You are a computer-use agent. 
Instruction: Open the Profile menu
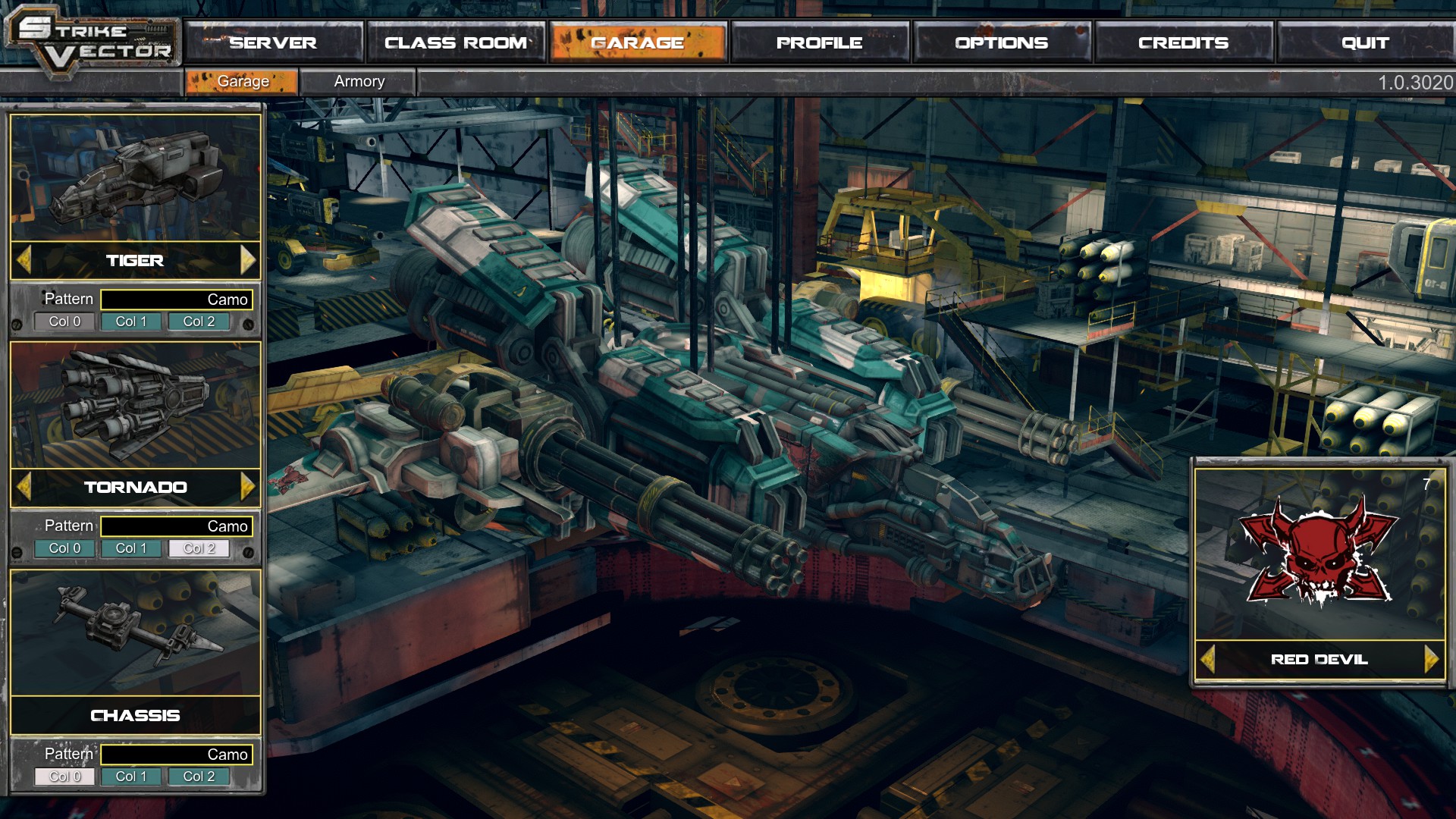click(x=820, y=42)
